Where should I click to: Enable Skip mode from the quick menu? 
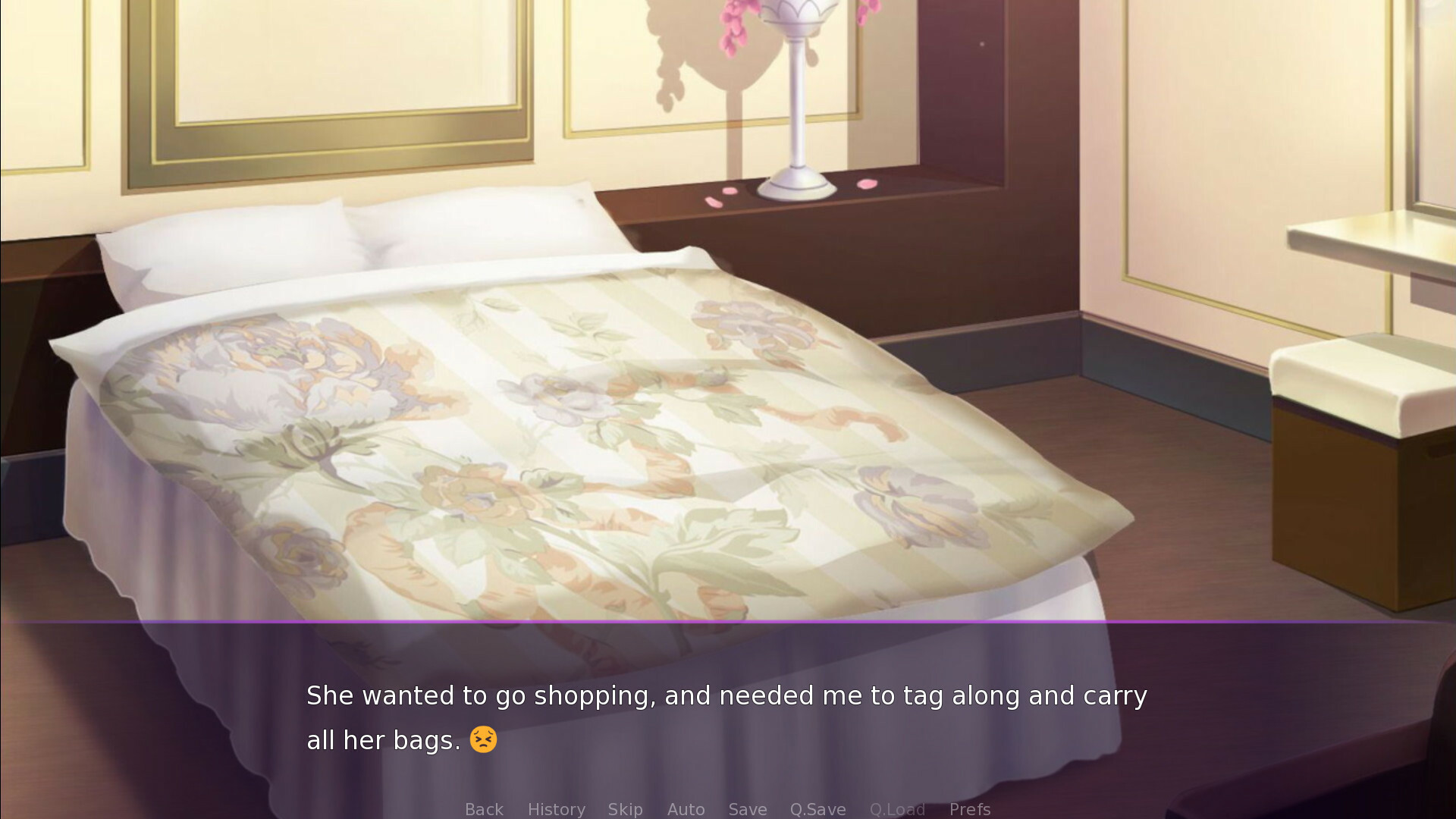pos(624,809)
